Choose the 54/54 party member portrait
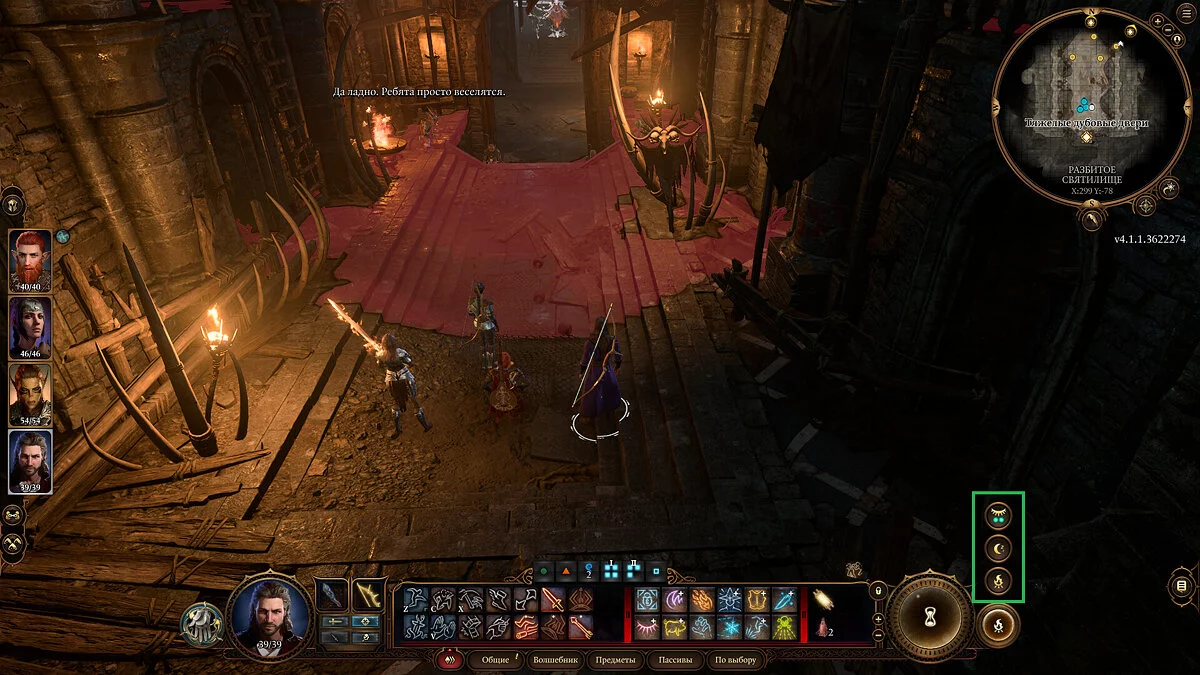 (30, 393)
